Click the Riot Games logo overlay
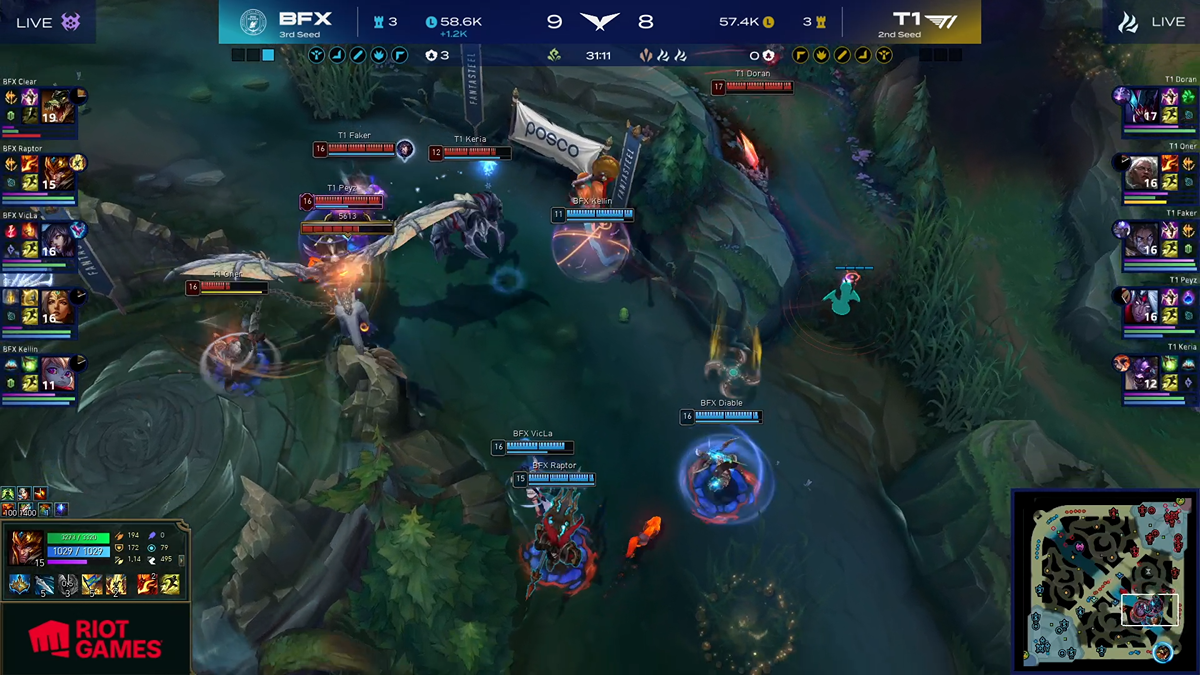The width and height of the screenshot is (1200, 675). [x=95, y=639]
